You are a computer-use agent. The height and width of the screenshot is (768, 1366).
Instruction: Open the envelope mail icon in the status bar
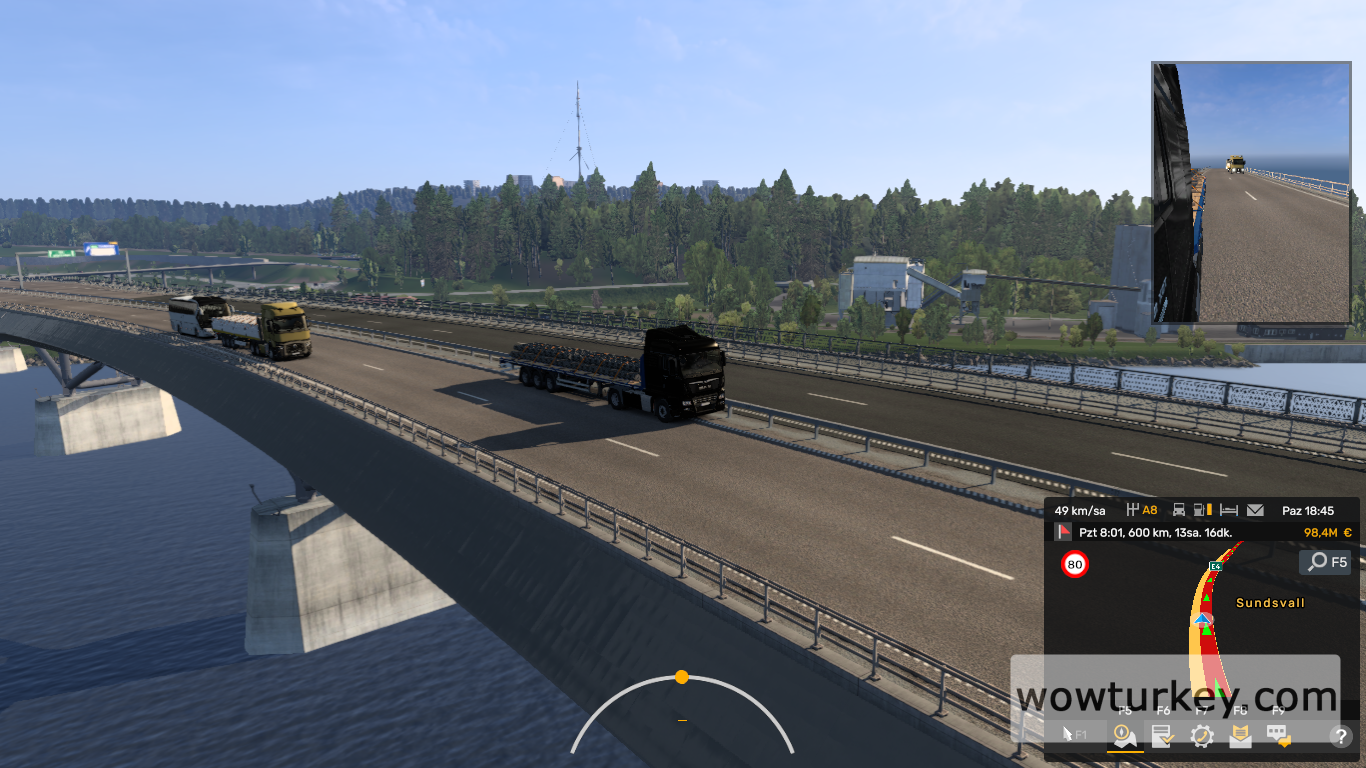1255,510
